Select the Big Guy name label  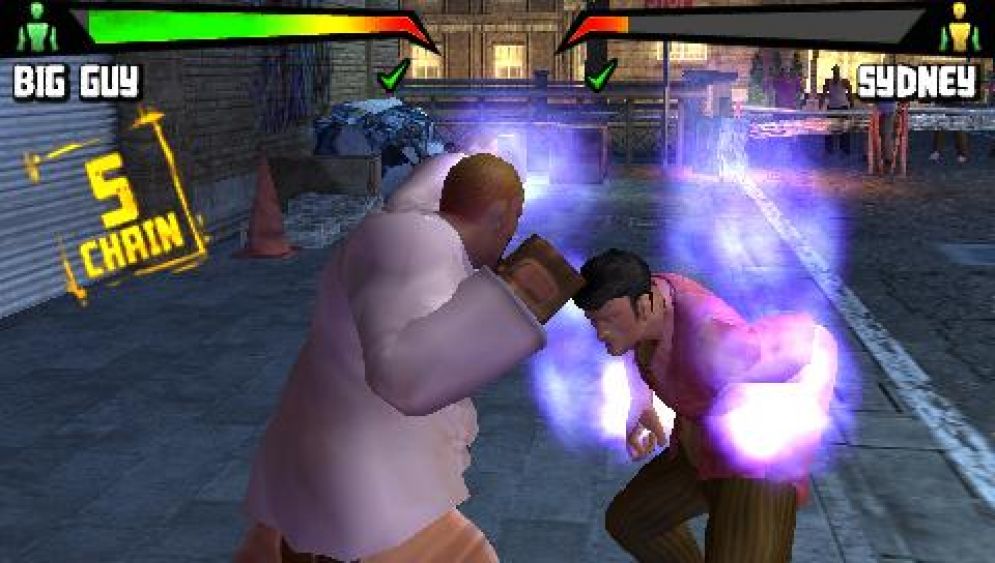pos(77,82)
